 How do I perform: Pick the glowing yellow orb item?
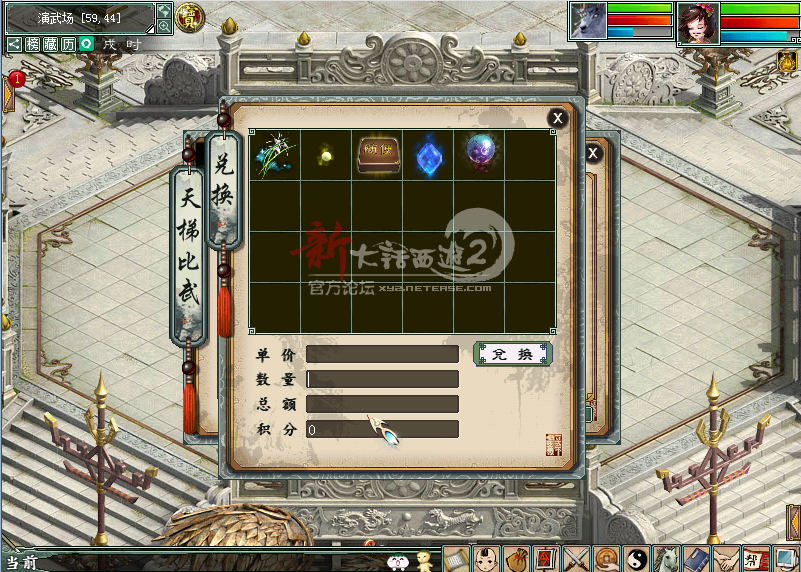(325, 155)
